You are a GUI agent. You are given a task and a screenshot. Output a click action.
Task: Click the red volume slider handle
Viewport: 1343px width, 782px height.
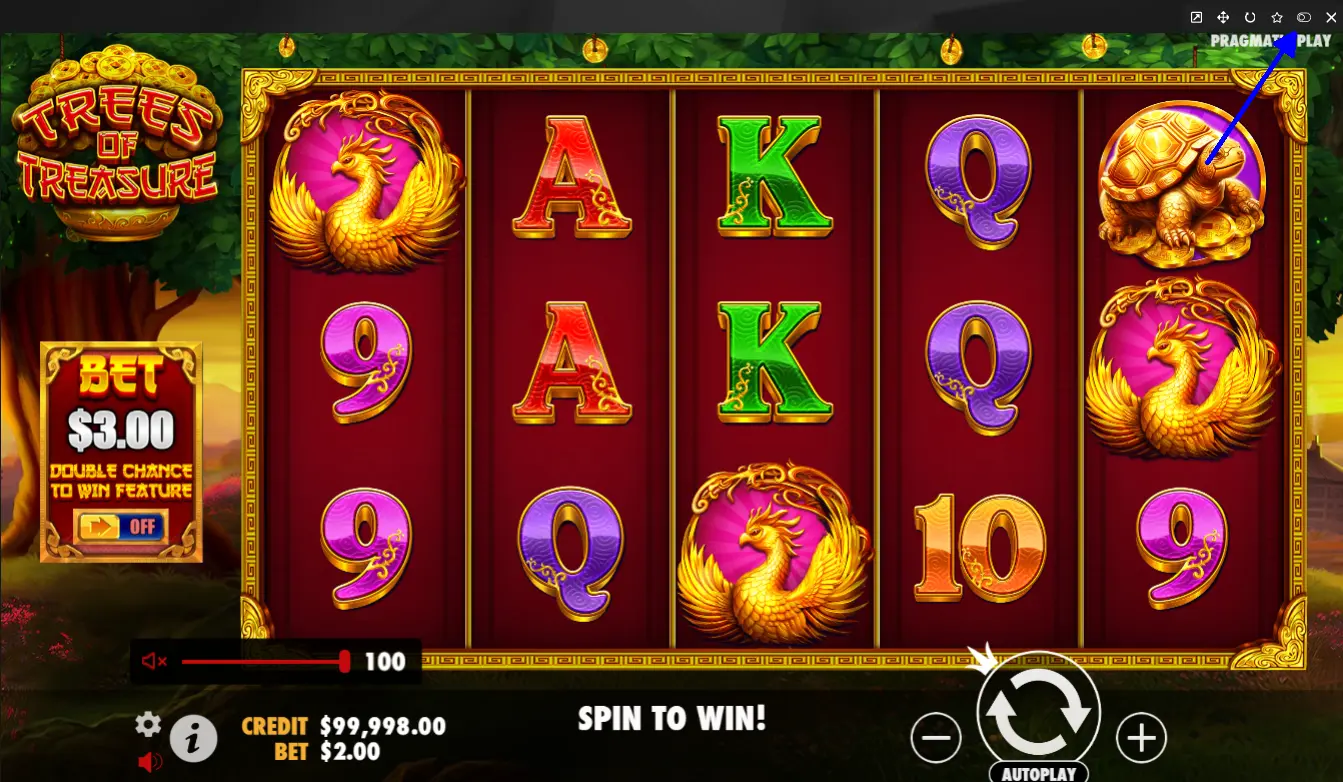coord(345,661)
